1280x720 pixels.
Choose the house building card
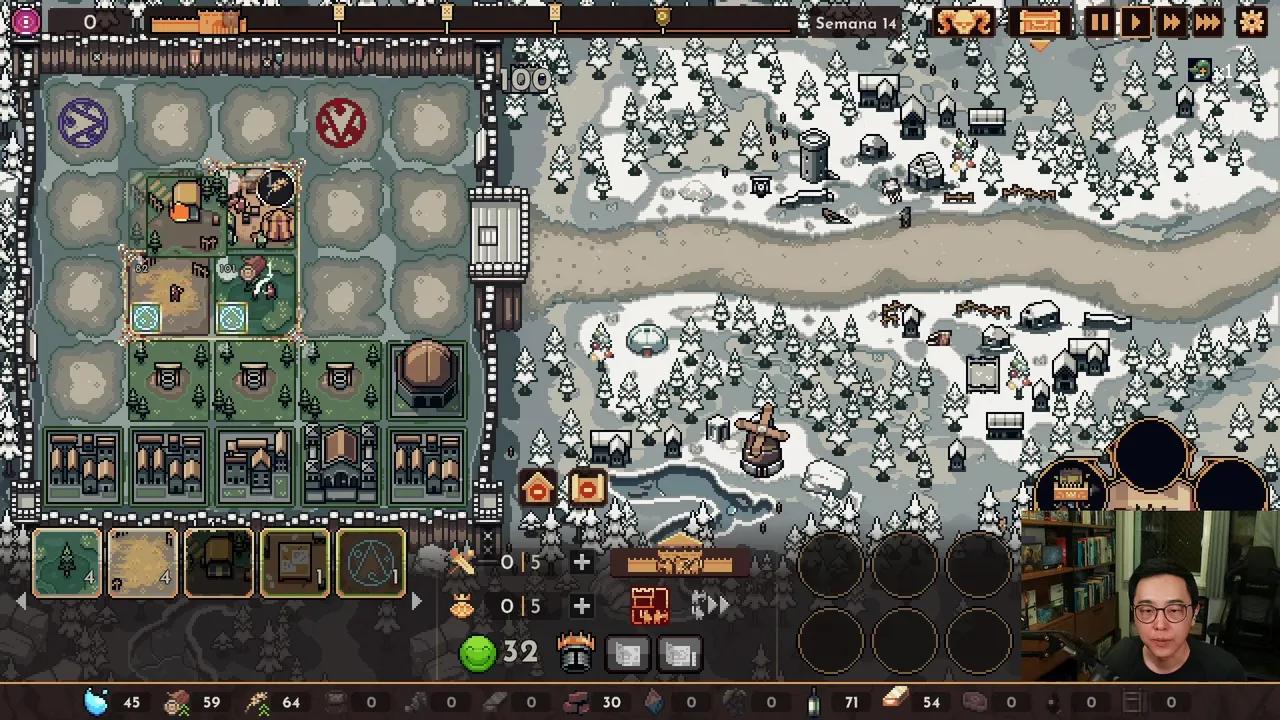[x=219, y=564]
